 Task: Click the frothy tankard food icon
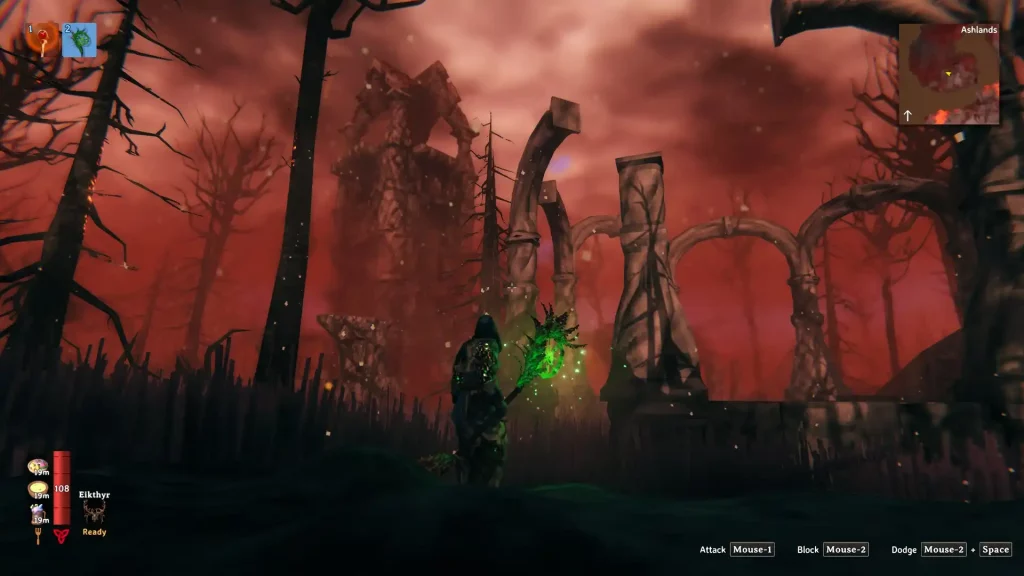[38, 514]
